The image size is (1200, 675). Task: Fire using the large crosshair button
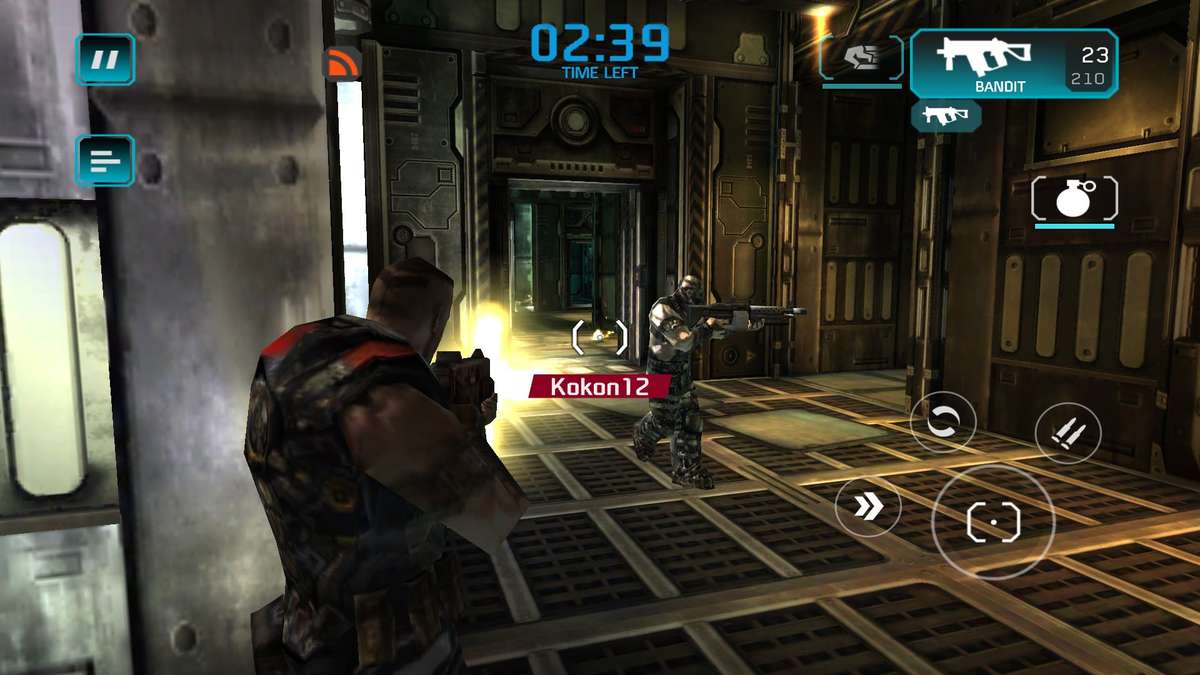pyautogui.click(x=993, y=522)
